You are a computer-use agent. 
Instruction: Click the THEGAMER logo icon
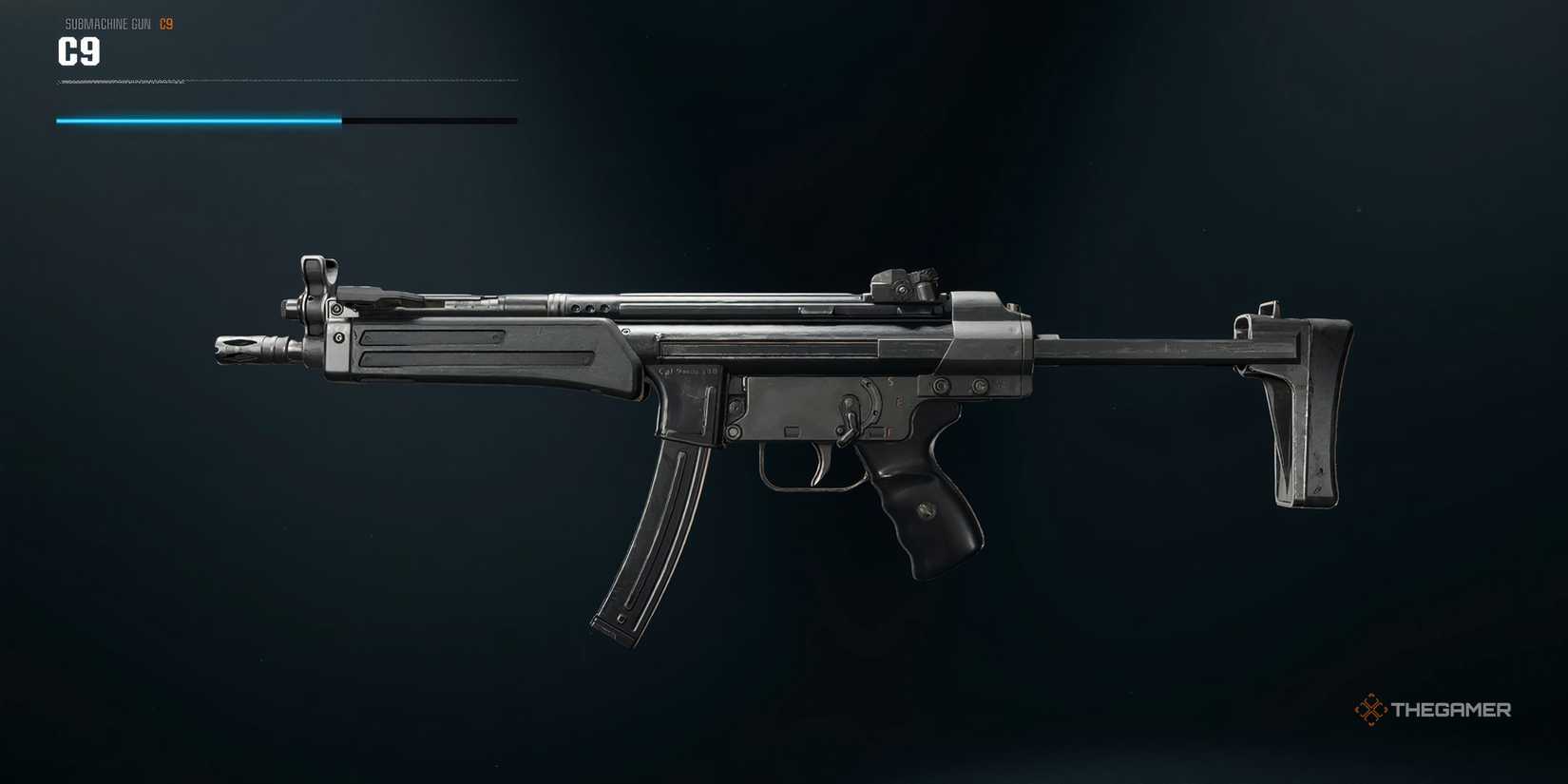pyautogui.click(x=1369, y=708)
